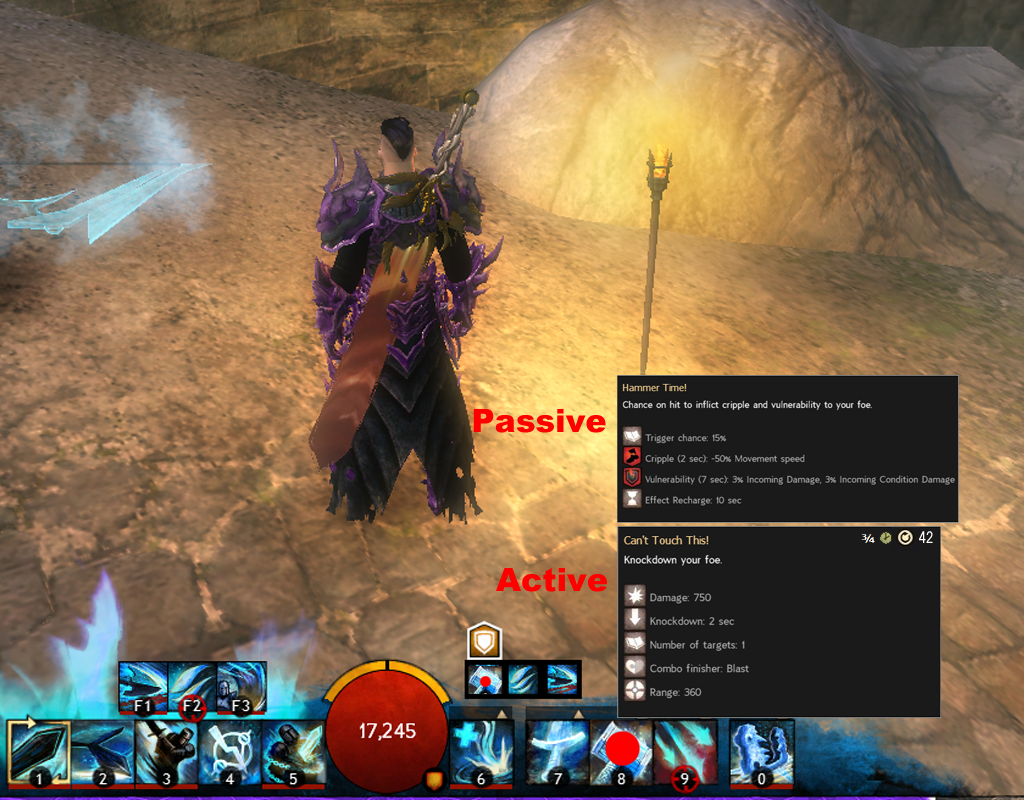The image size is (1024, 800).
Task: Activate the elite skill in slot 0
Action: 761,752
